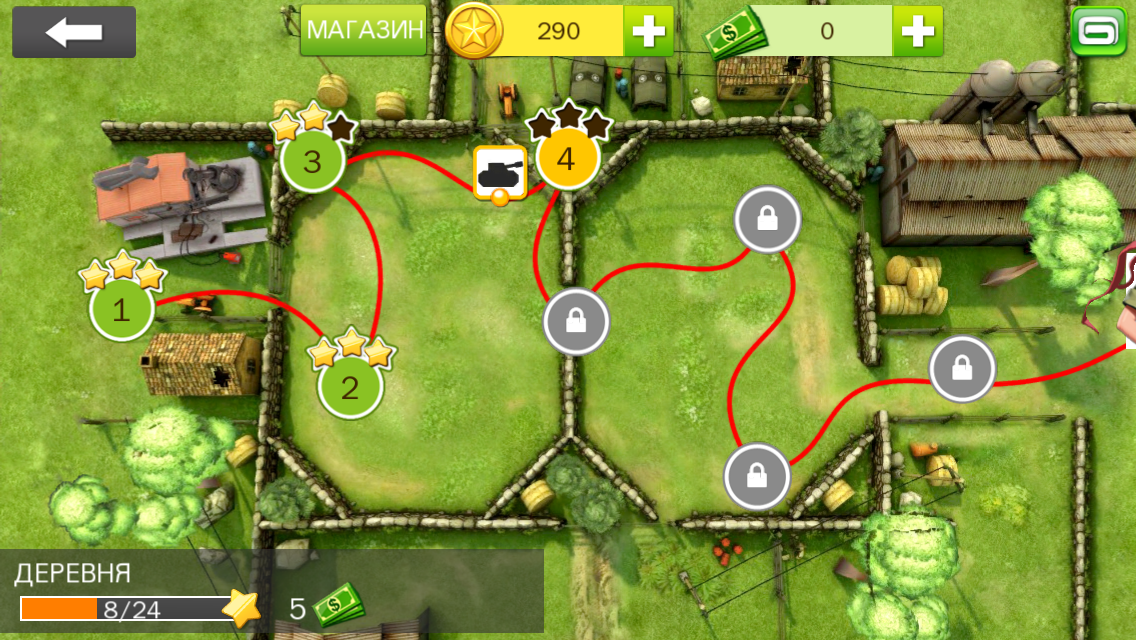
Task: Add more gold star coins
Action: 648,31
